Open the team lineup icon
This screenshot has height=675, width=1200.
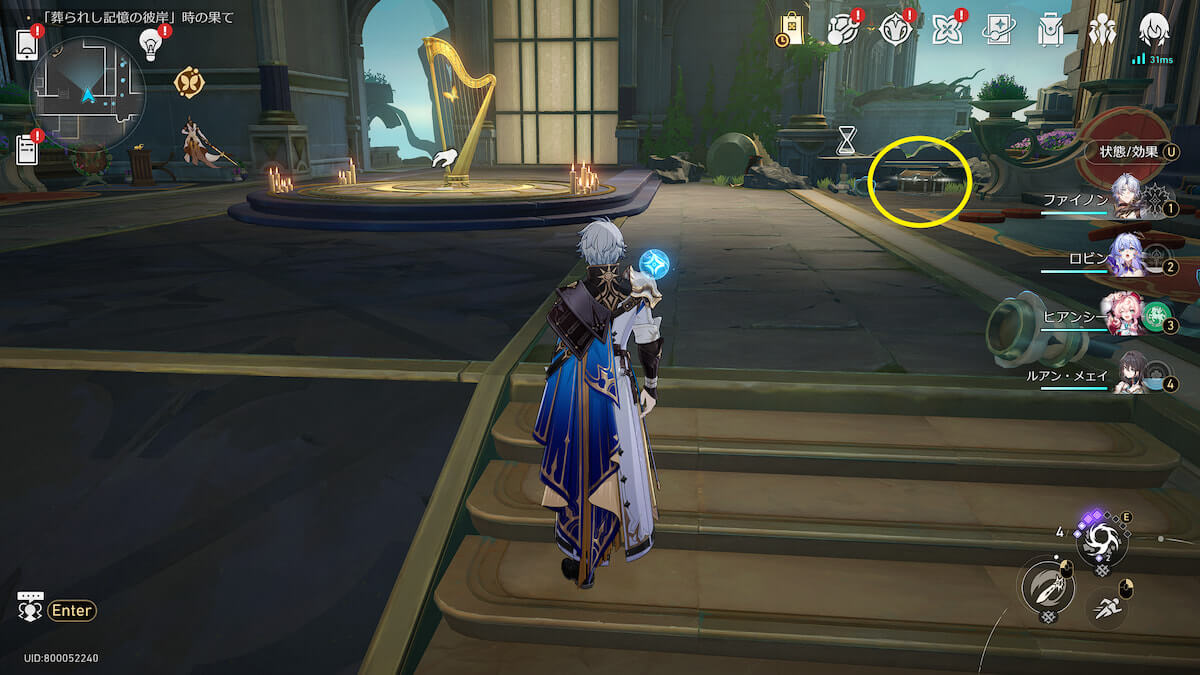[x=1102, y=30]
